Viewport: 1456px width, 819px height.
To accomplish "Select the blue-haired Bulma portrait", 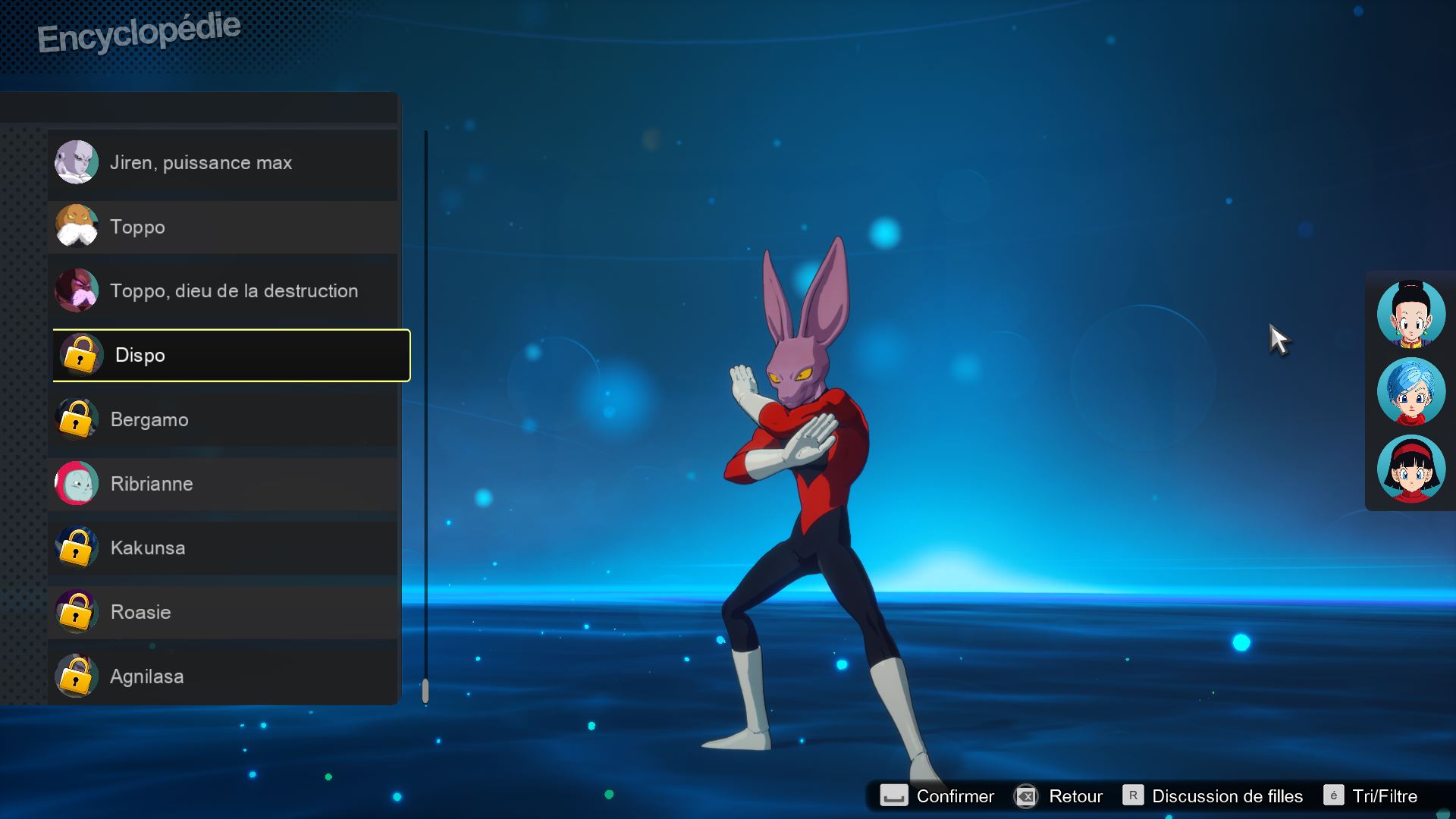I will (x=1410, y=391).
